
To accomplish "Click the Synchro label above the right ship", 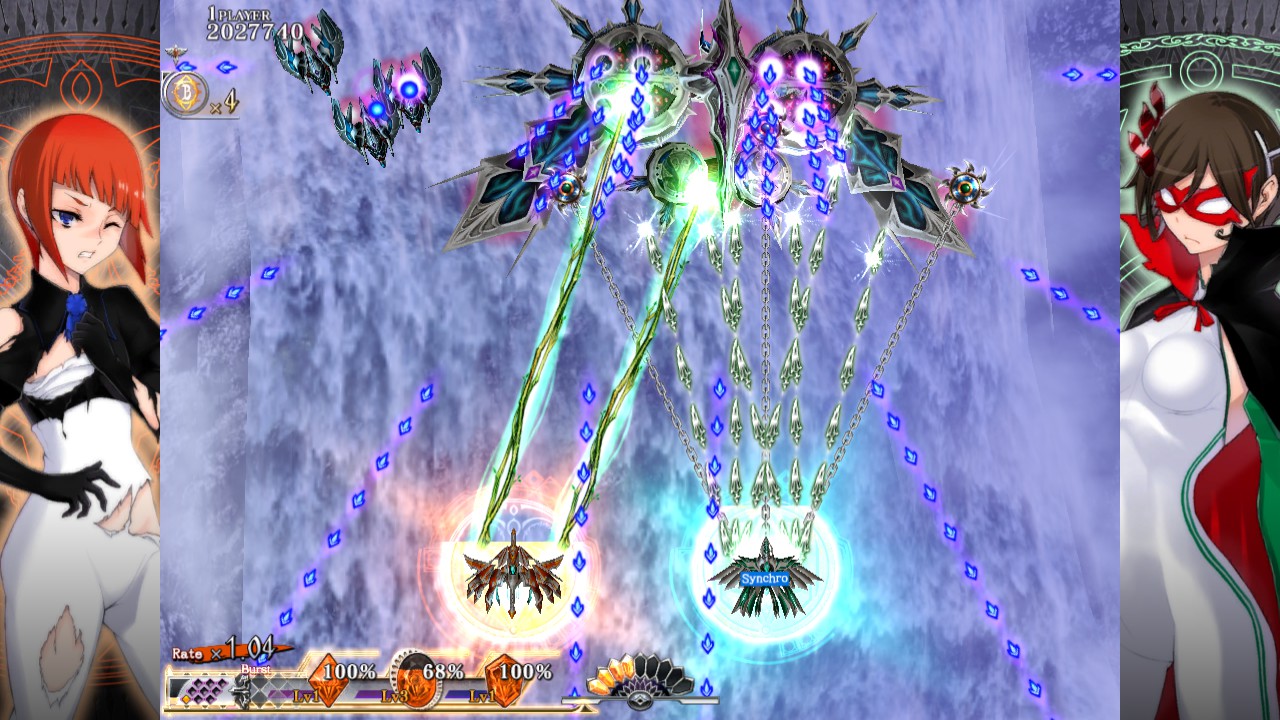I will coord(763,578).
